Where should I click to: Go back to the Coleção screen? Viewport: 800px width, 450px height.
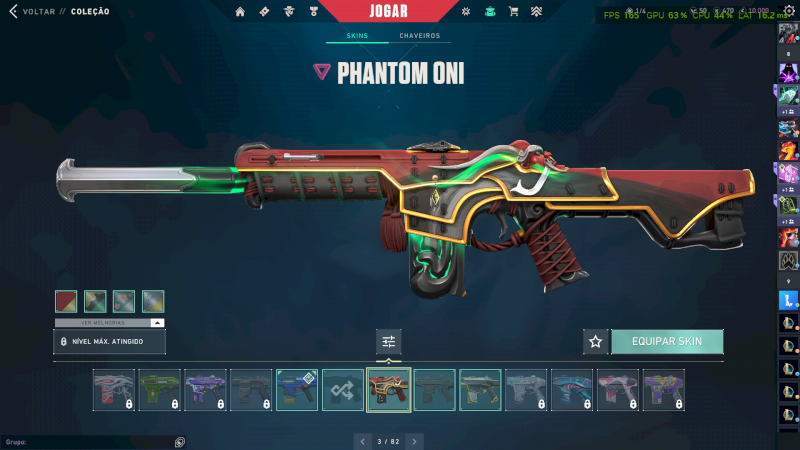pos(40,12)
